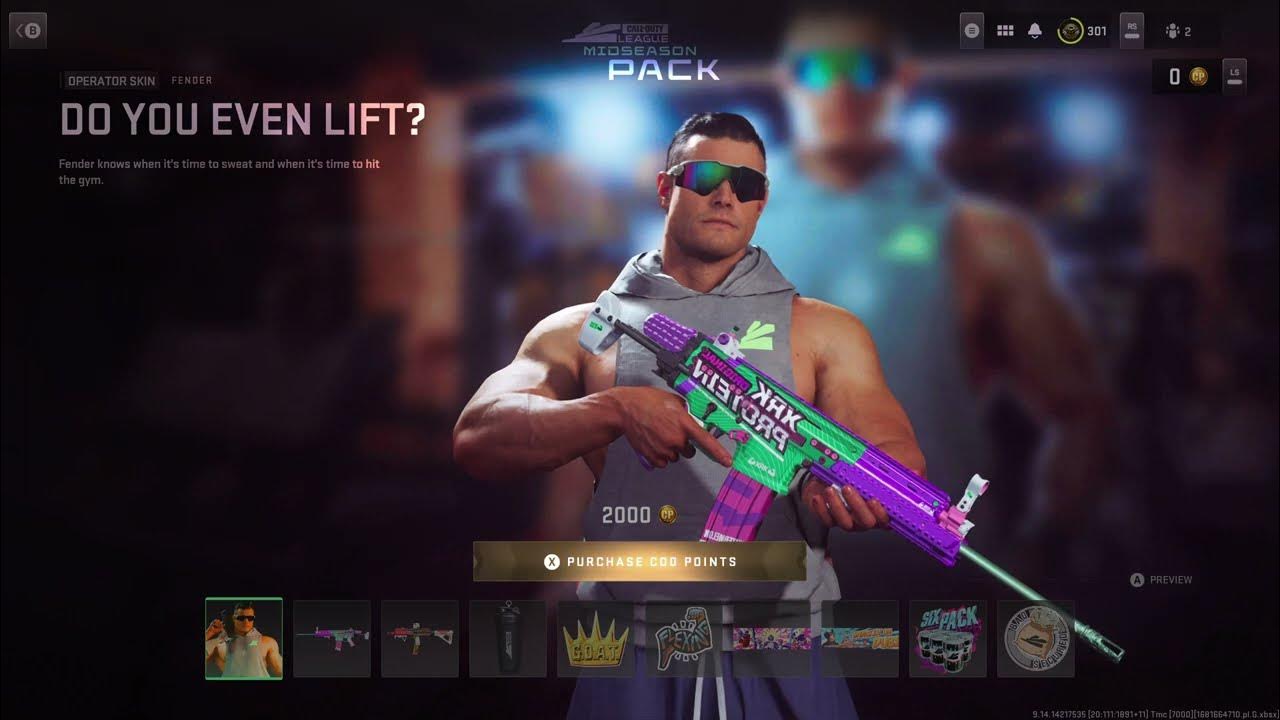1280x720 pixels.
Task: Select the black shaker bottle charm
Action: coord(508,639)
